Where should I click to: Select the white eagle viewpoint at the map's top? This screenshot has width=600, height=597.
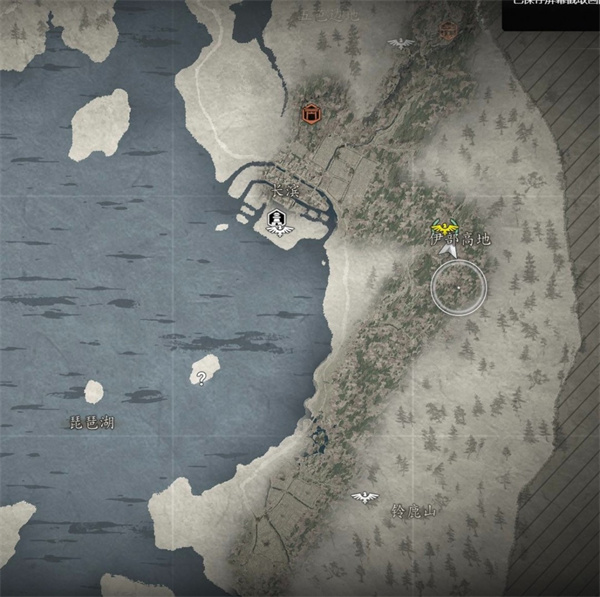click(x=401, y=44)
